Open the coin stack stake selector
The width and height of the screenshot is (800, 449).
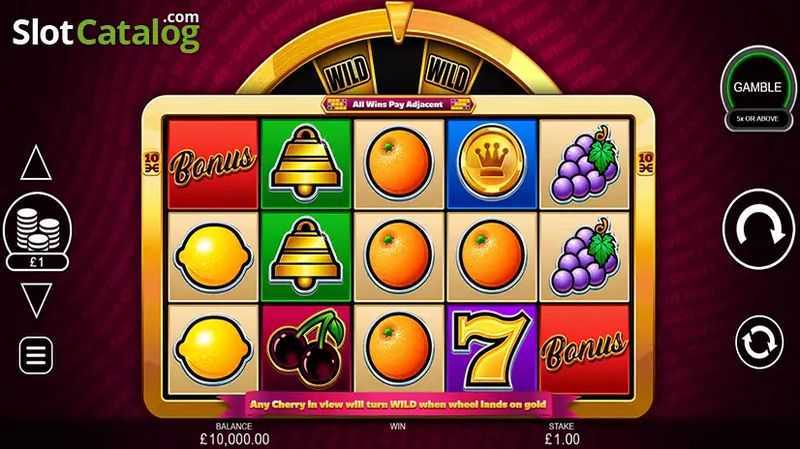(36, 227)
